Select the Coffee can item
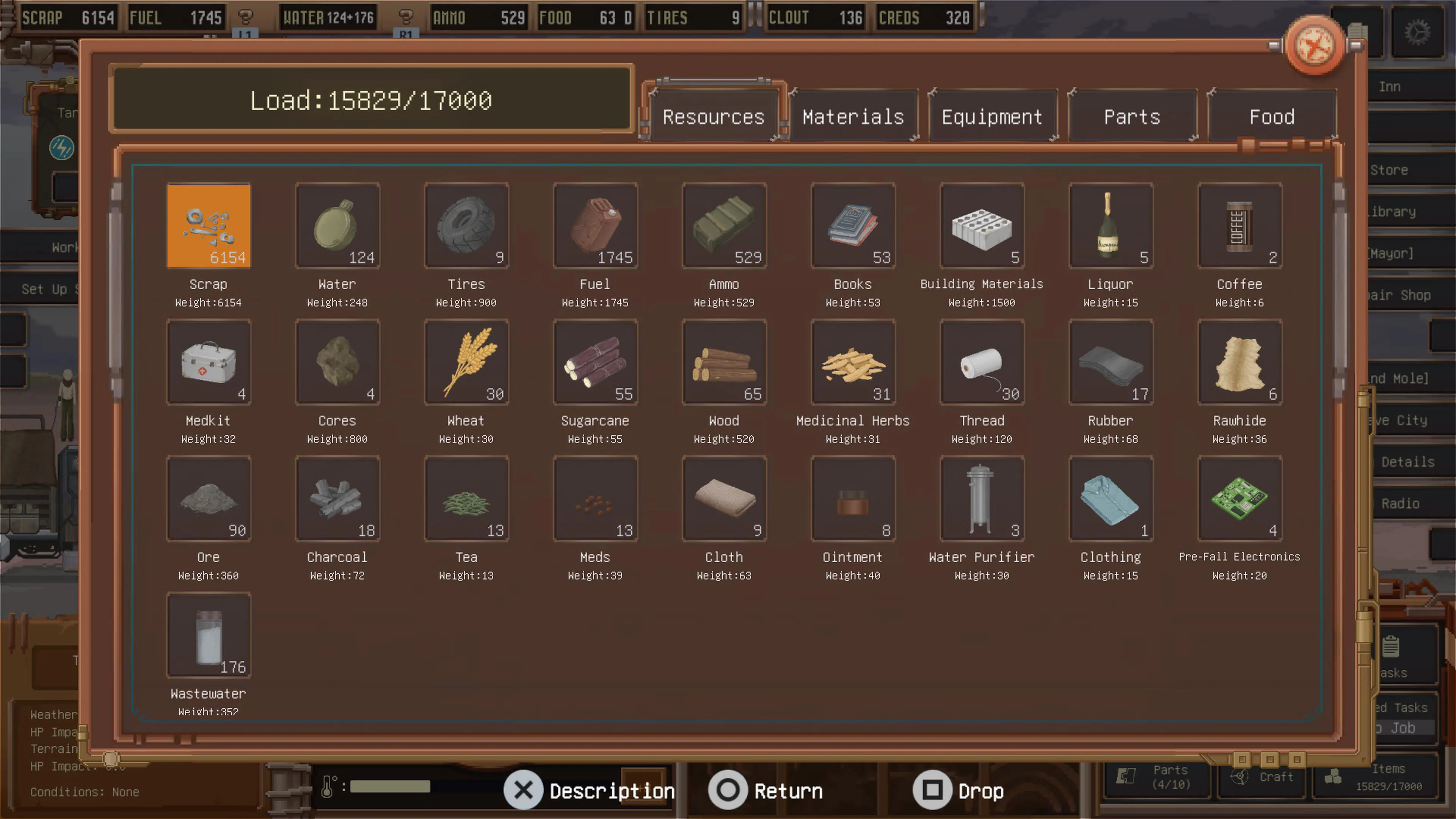Viewport: 1456px width, 819px height. pos(1239,226)
